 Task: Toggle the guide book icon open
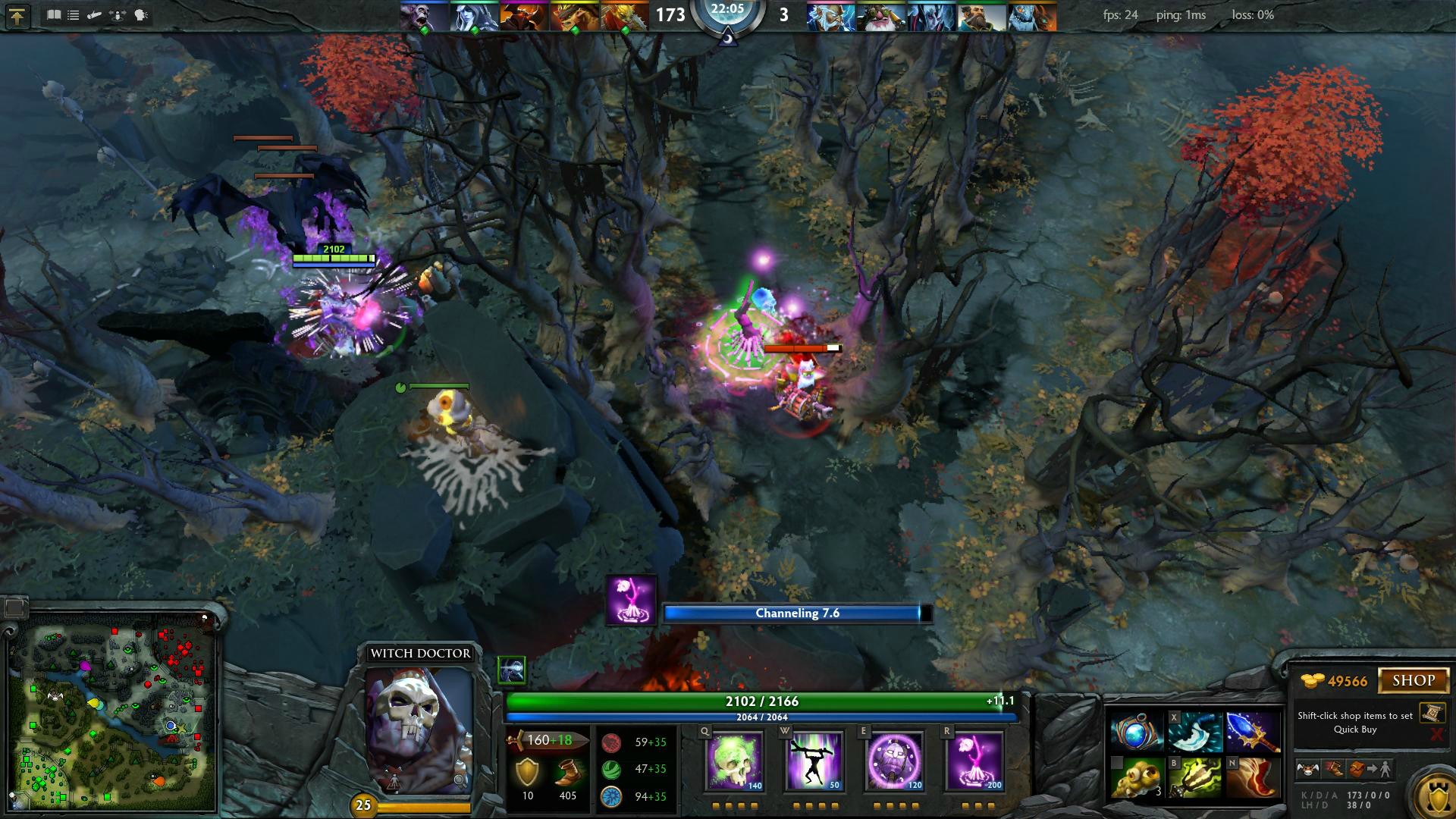click(54, 14)
